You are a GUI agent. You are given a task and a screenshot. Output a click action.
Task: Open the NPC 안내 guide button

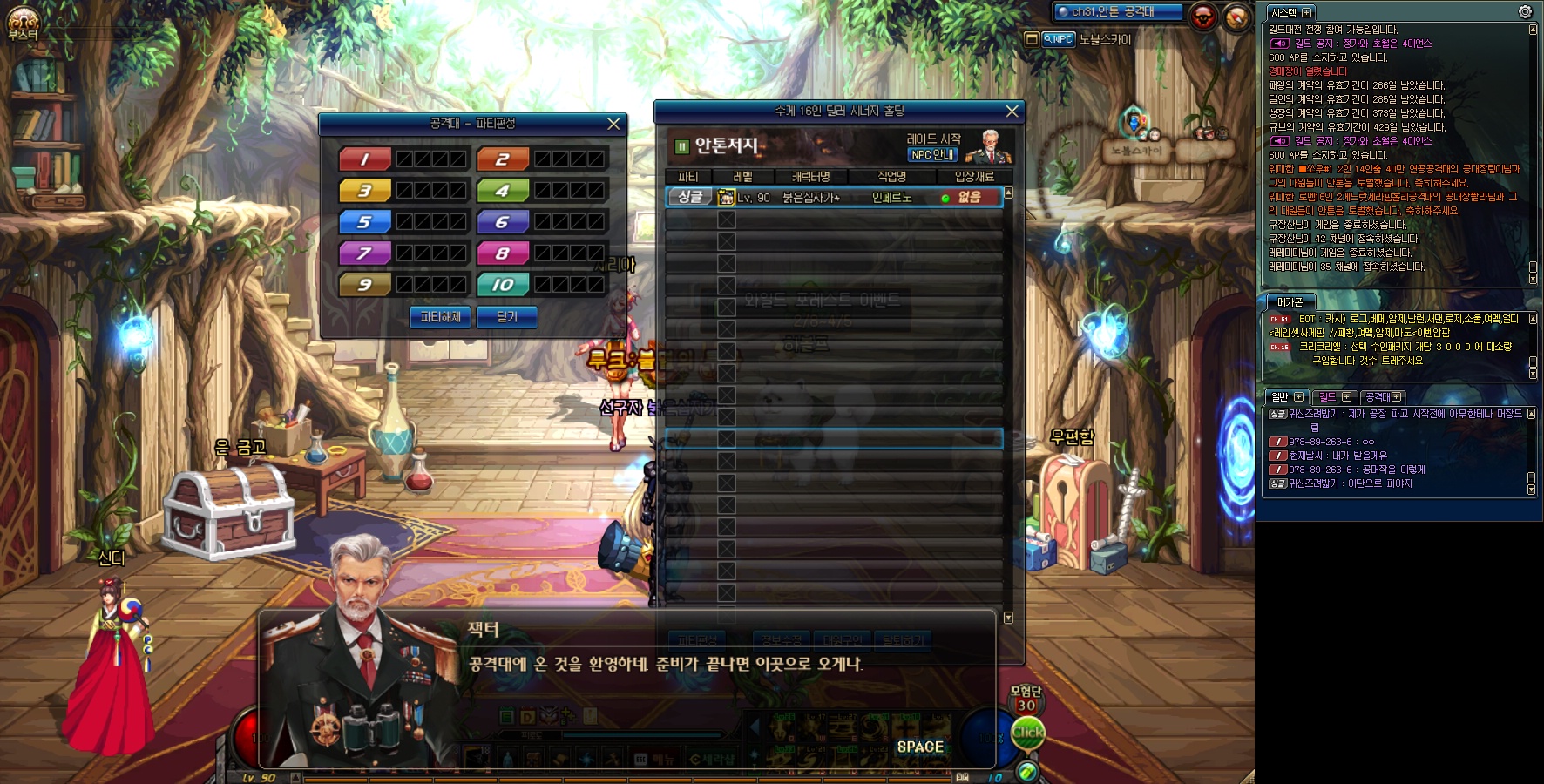click(932, 155)
